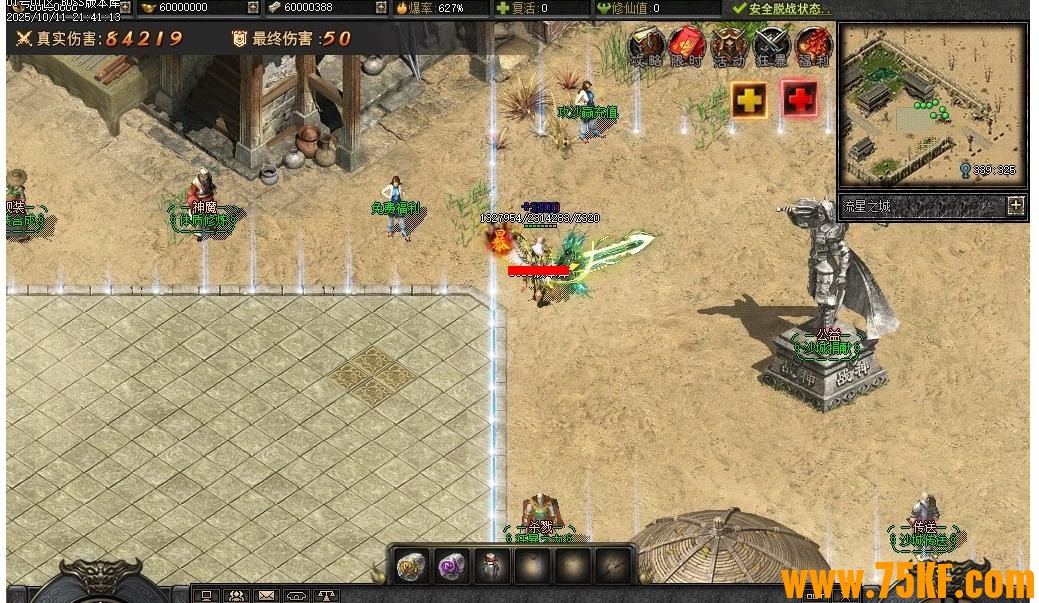The width and height of the screenshot is (1039, 603).
Task: Expand the map with the plus button
Action: tap(1016, 206)
